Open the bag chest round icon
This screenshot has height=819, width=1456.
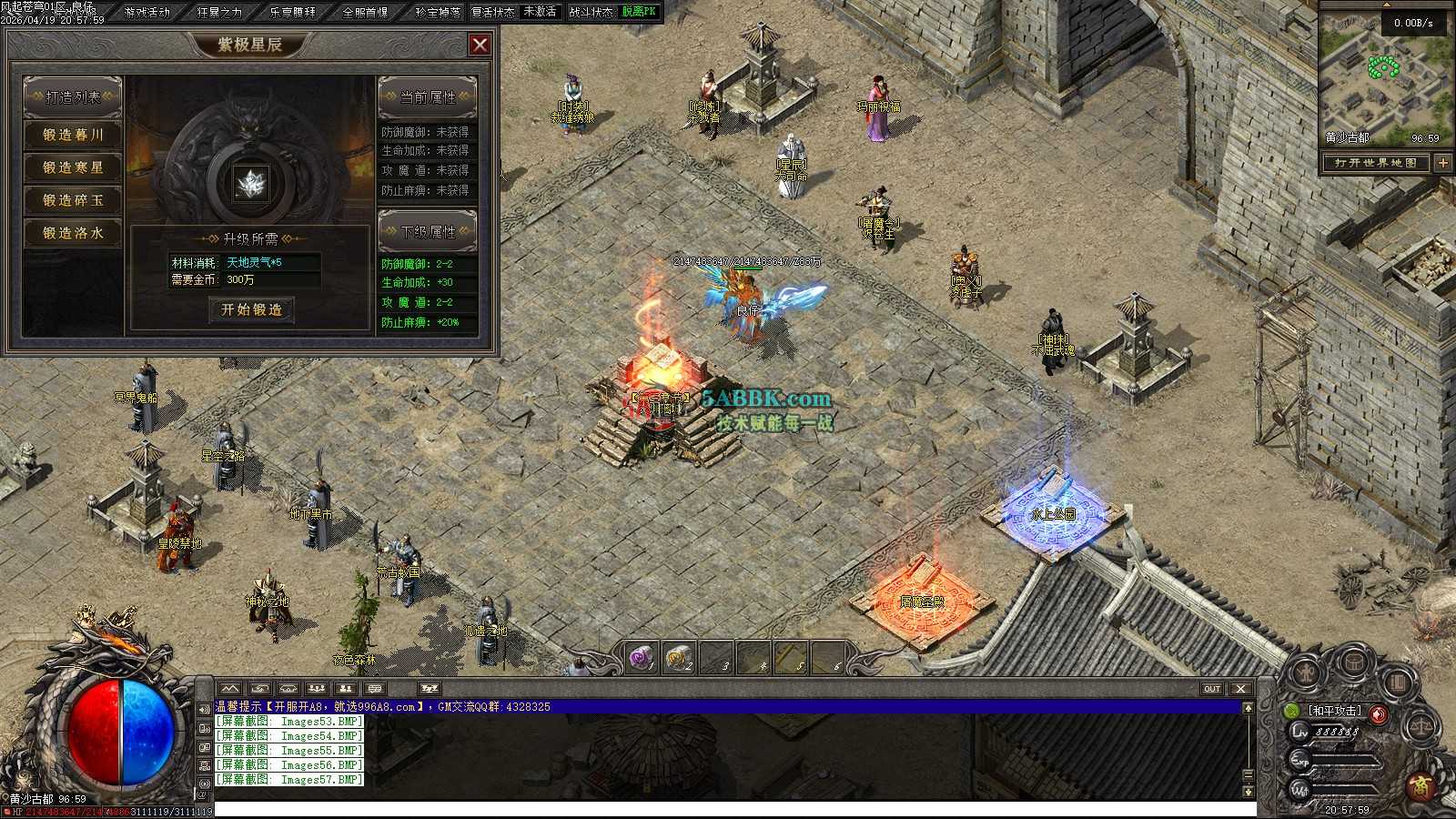pos(1355,662)
